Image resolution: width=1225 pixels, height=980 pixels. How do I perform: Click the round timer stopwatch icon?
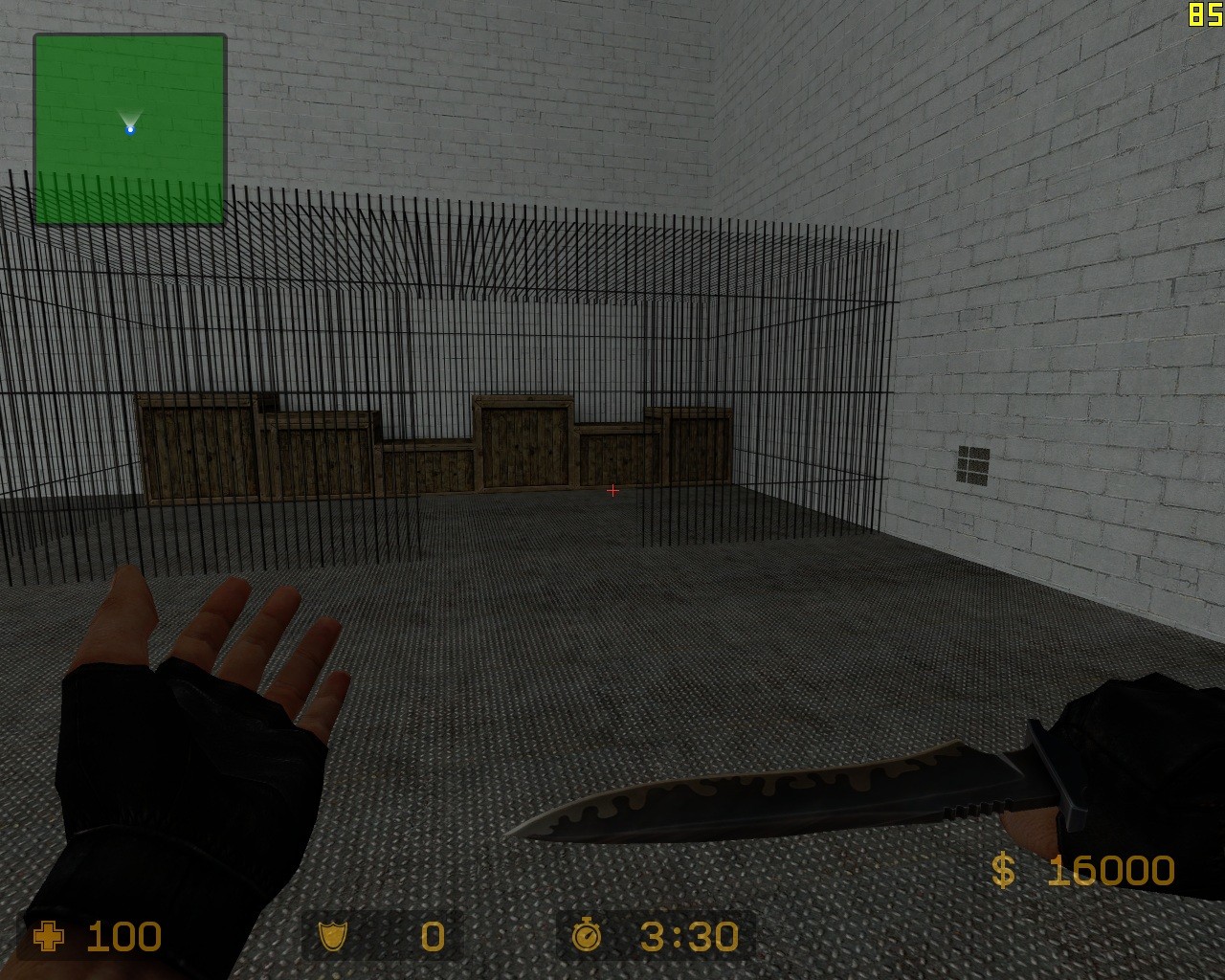click(587, 938)
